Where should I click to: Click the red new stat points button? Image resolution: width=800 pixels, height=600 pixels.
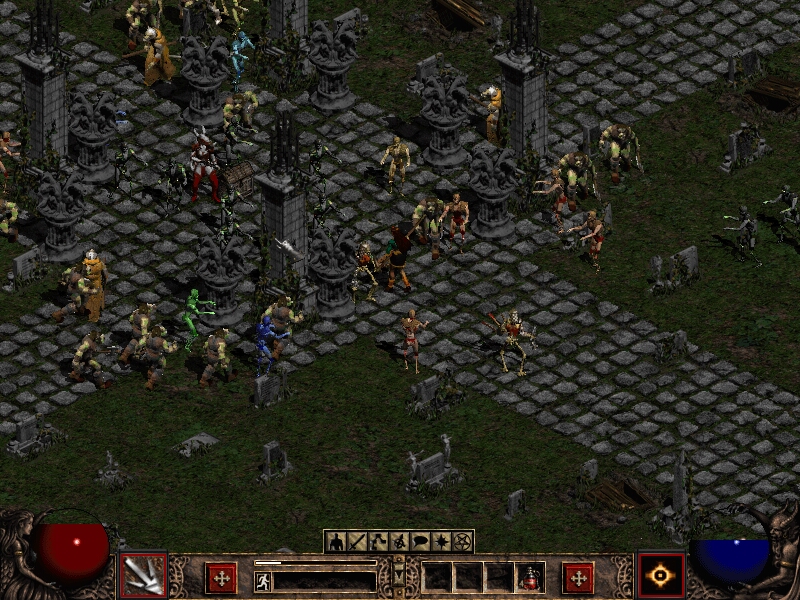click(x=221, y=578)
